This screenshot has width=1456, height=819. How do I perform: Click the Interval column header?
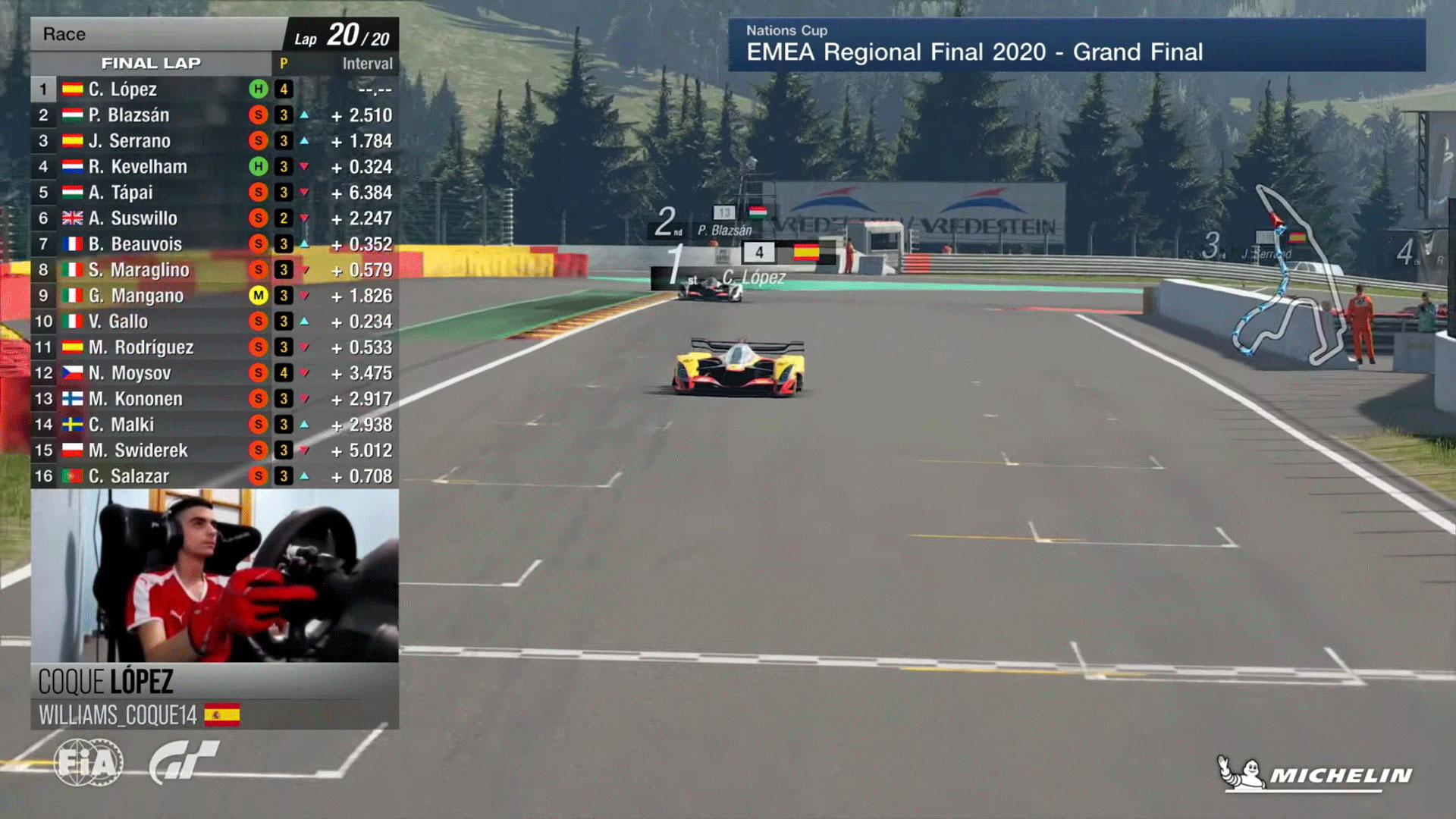coord(367,64)
